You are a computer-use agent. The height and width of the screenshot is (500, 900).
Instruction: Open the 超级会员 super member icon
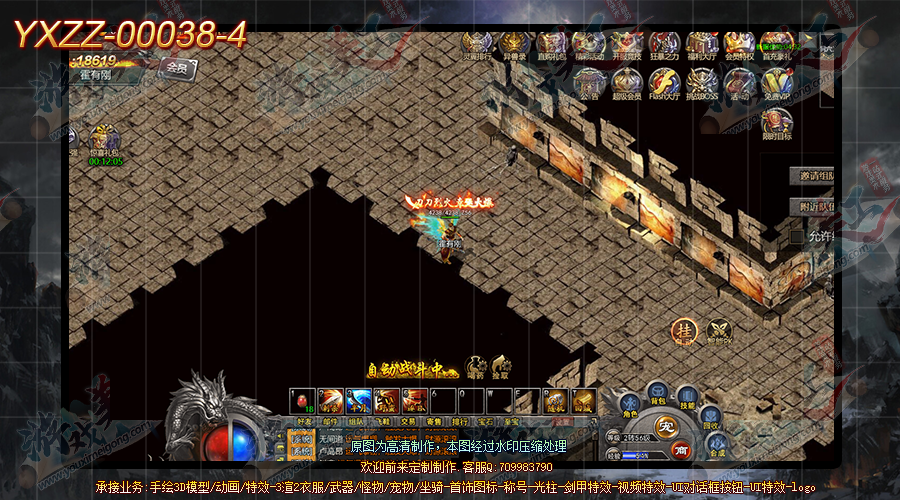(627, 85)
